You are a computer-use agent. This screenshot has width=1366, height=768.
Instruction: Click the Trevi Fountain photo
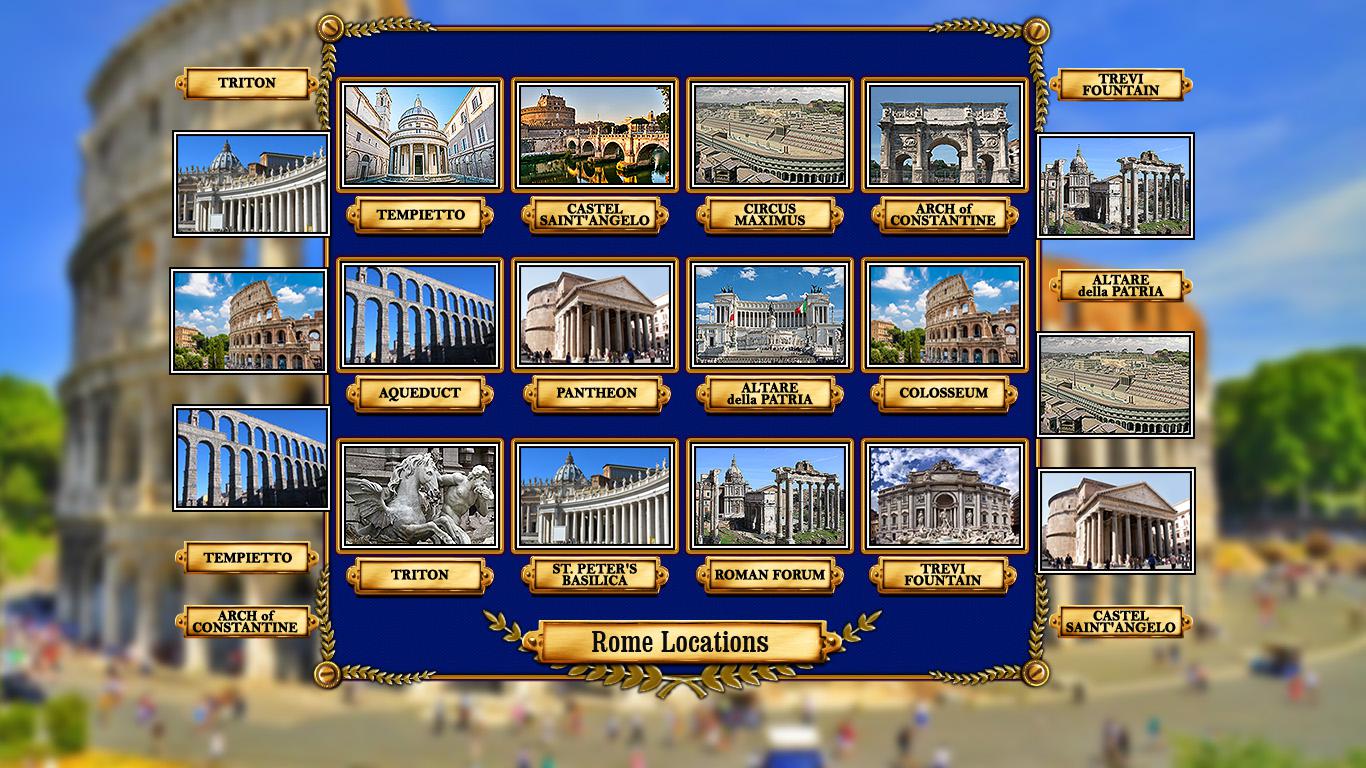tap(944, 496)
